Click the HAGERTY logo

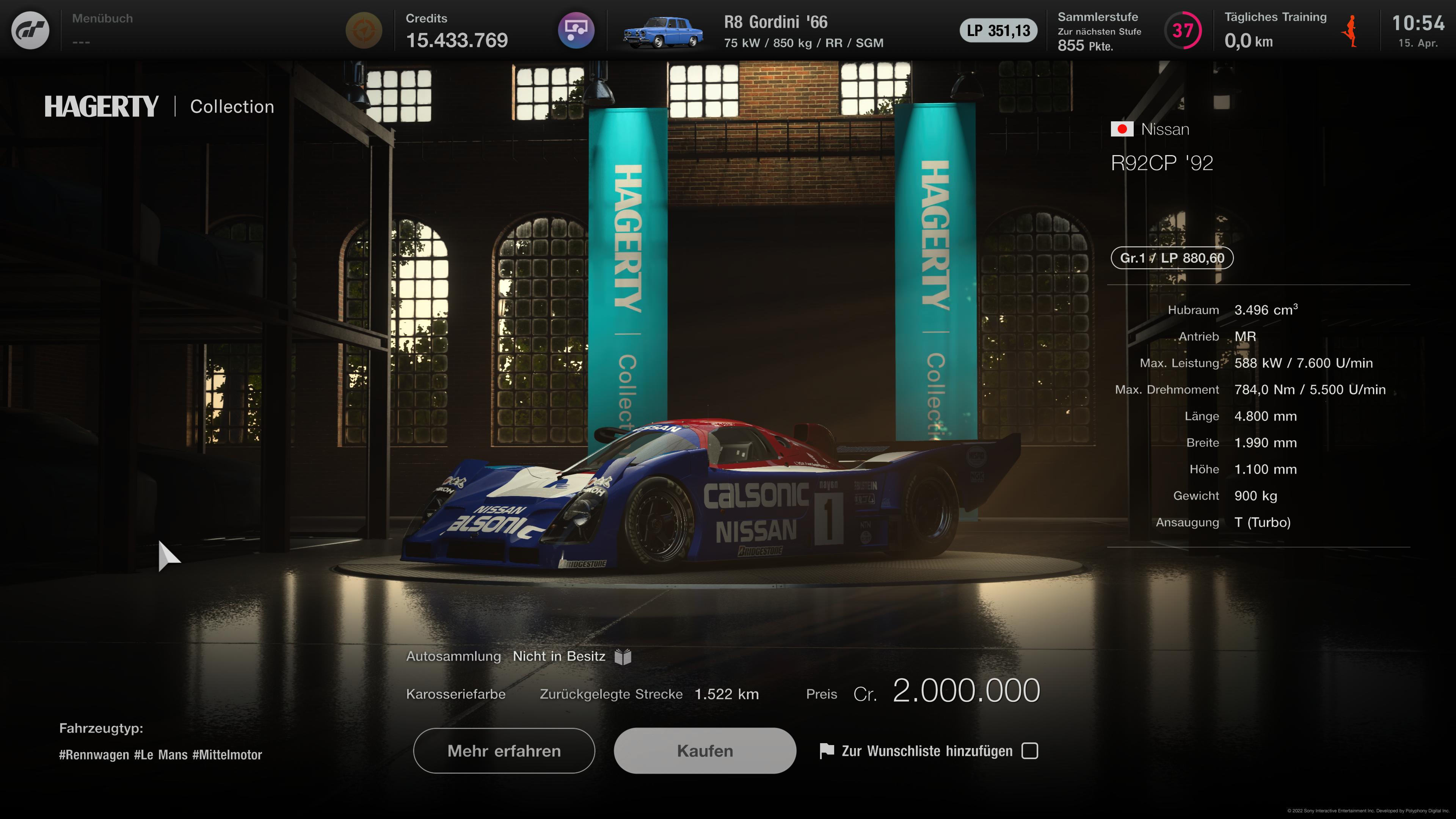coord(100,106)
